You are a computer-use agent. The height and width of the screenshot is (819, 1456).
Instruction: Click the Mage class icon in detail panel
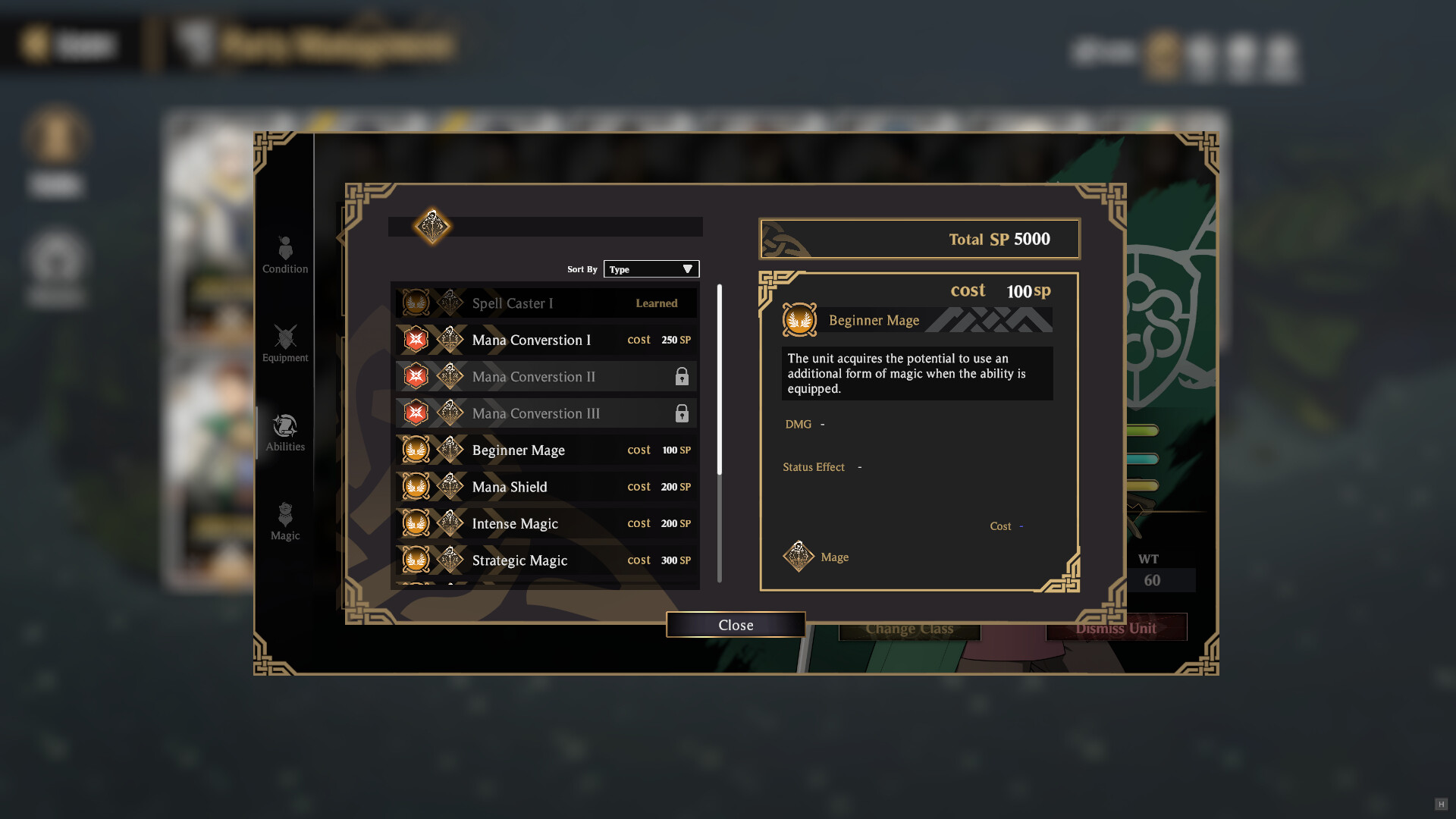coord(799,556)
